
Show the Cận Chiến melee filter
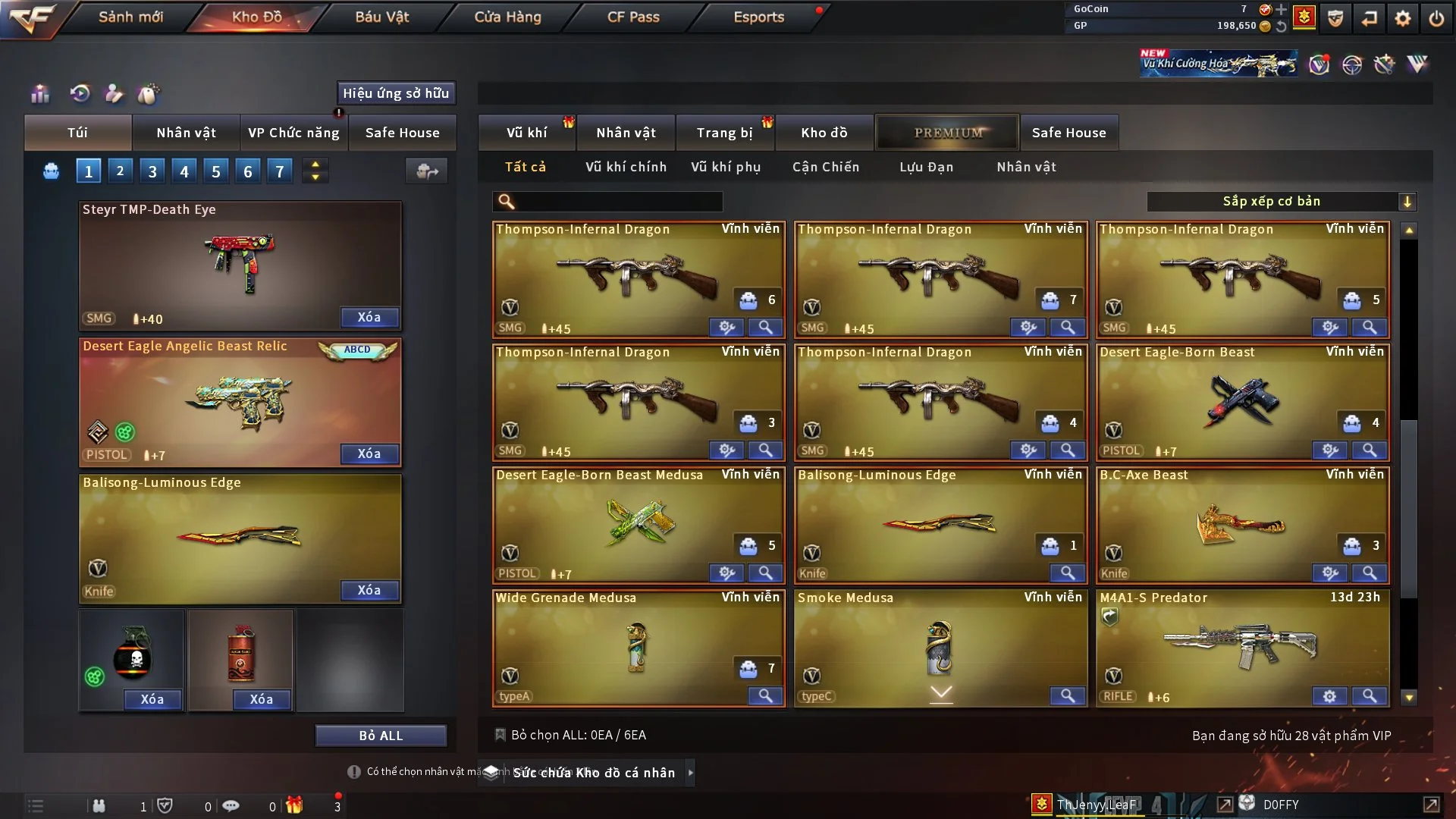click(x=826, y=167)
